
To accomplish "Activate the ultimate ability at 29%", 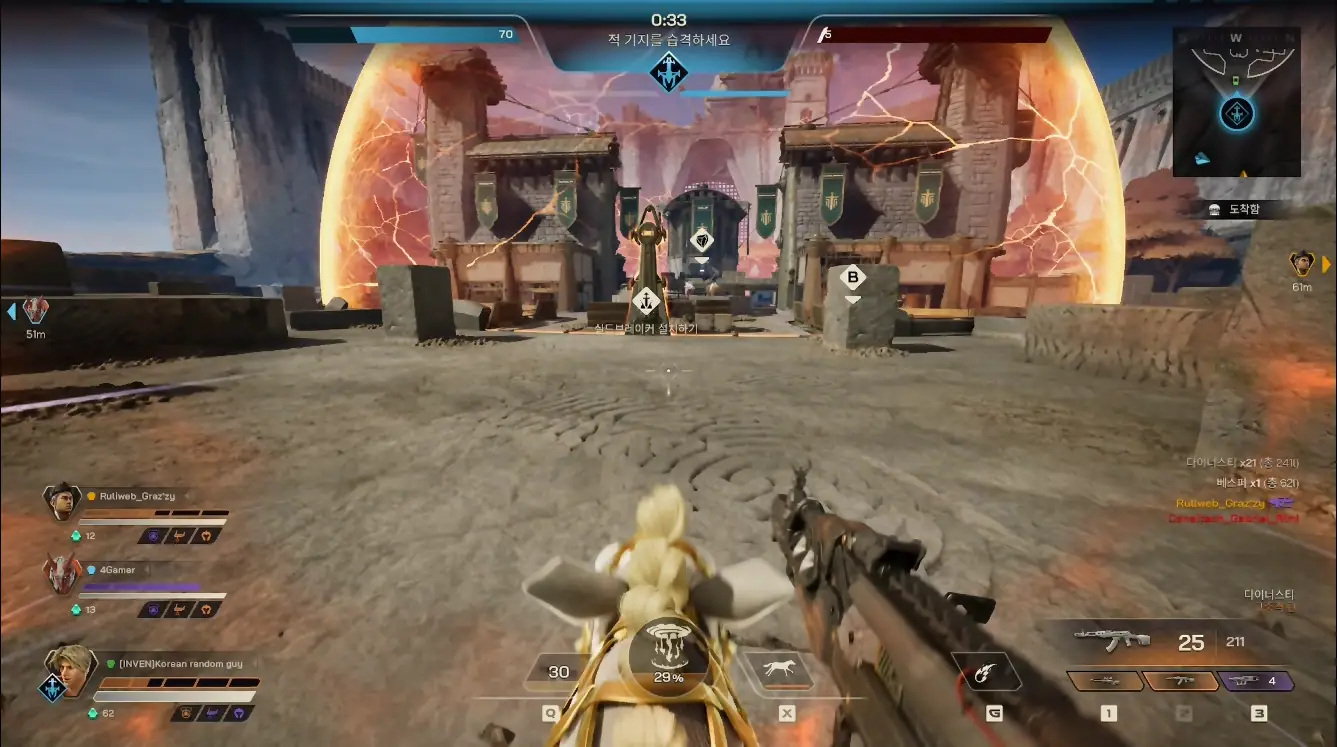I will pyautogui.click(x=668, y=655).
